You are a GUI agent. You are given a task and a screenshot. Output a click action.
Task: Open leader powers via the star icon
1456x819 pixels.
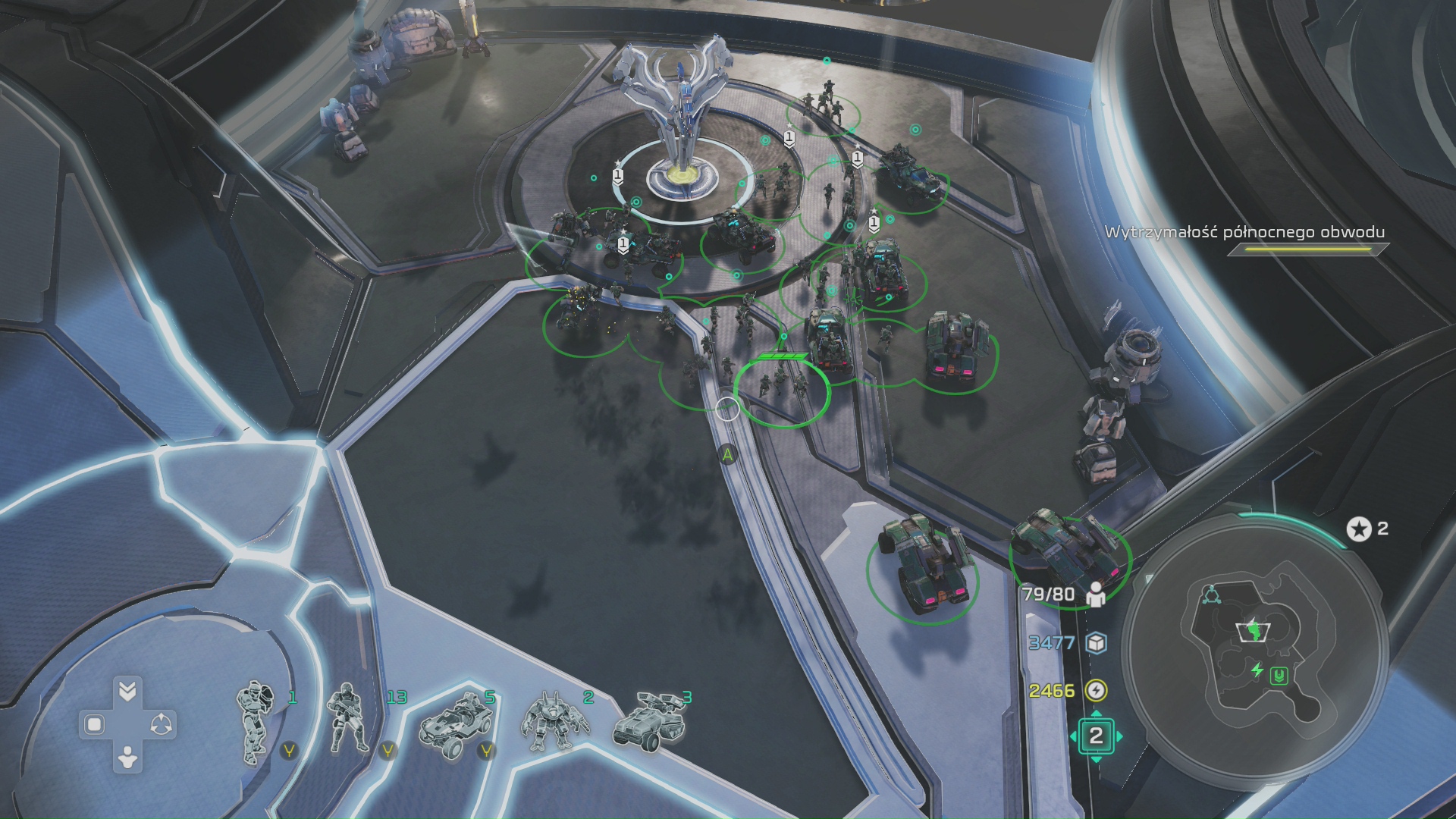coord(1358,529)
